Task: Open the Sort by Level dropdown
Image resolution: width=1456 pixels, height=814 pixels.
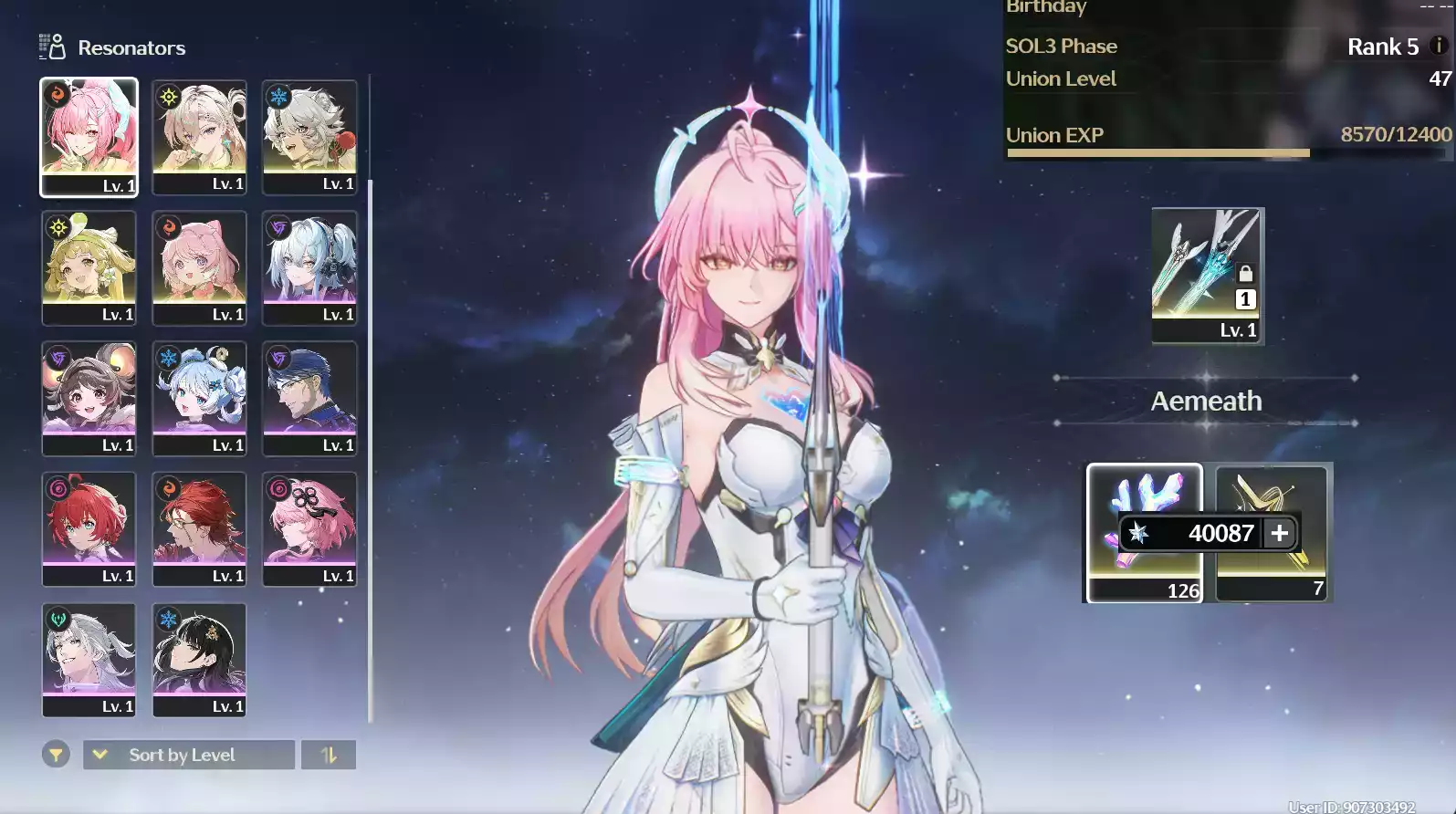Action: (188, 755)
